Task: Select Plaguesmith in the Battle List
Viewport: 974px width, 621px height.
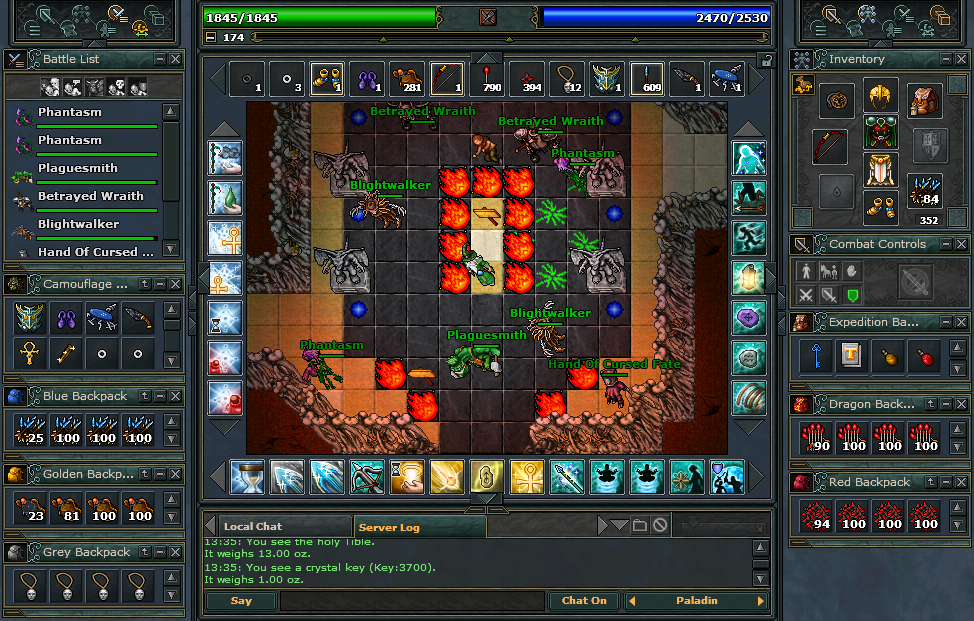Action: click(78, 169)
